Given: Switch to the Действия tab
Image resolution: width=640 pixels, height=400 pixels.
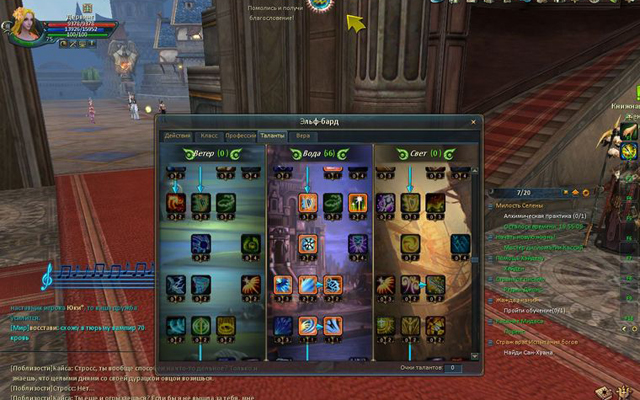Looking at the screenshot, I should pyautogui.click(x=177, y=135).
